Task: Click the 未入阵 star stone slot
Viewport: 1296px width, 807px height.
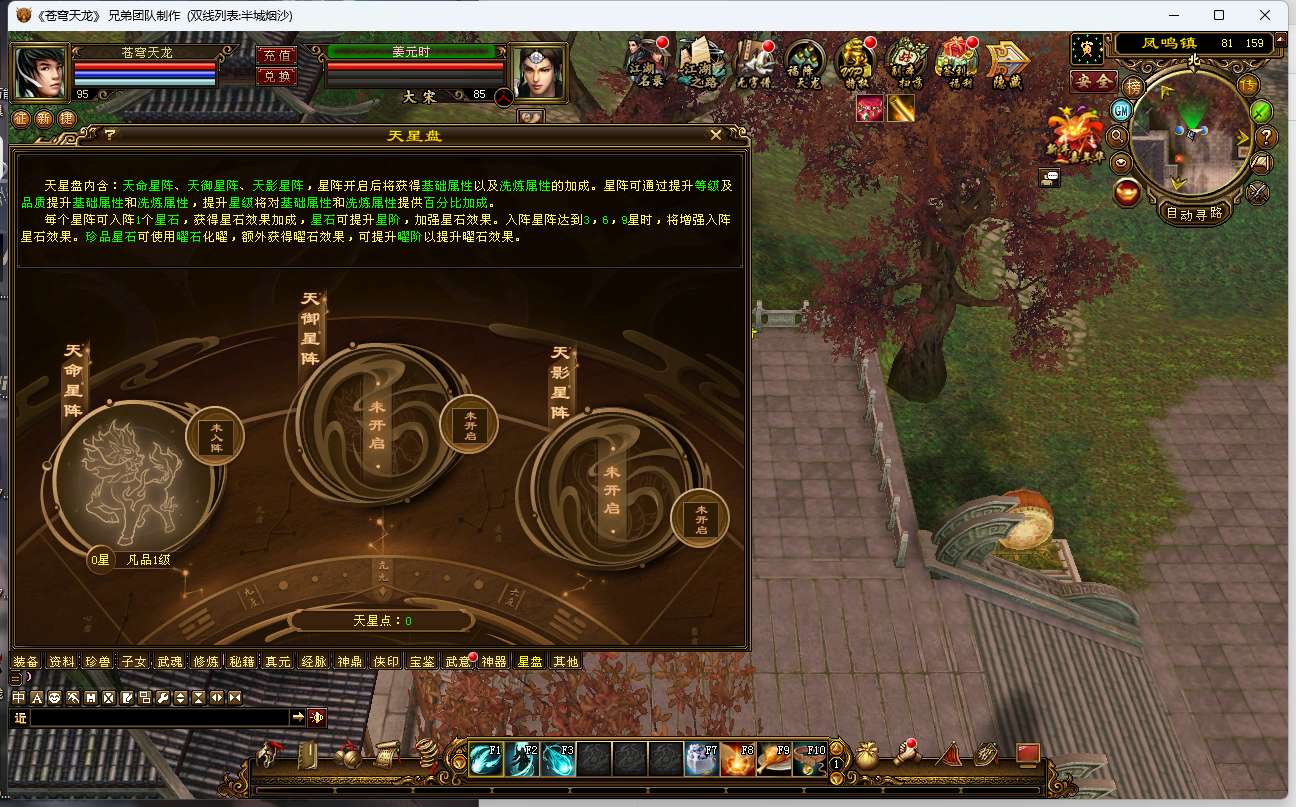Action: tap(215, 437)
